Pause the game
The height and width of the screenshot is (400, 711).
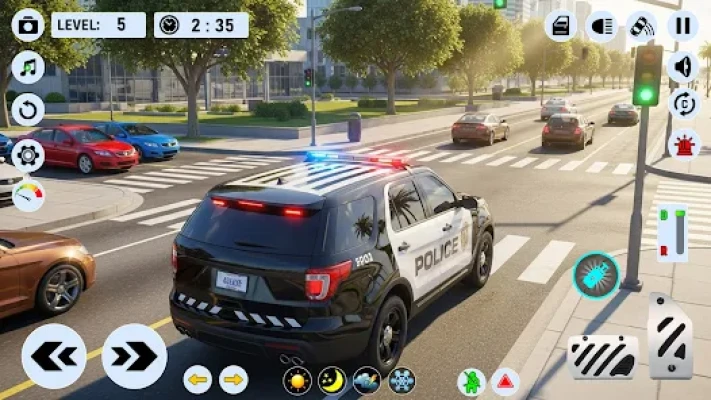683,25
